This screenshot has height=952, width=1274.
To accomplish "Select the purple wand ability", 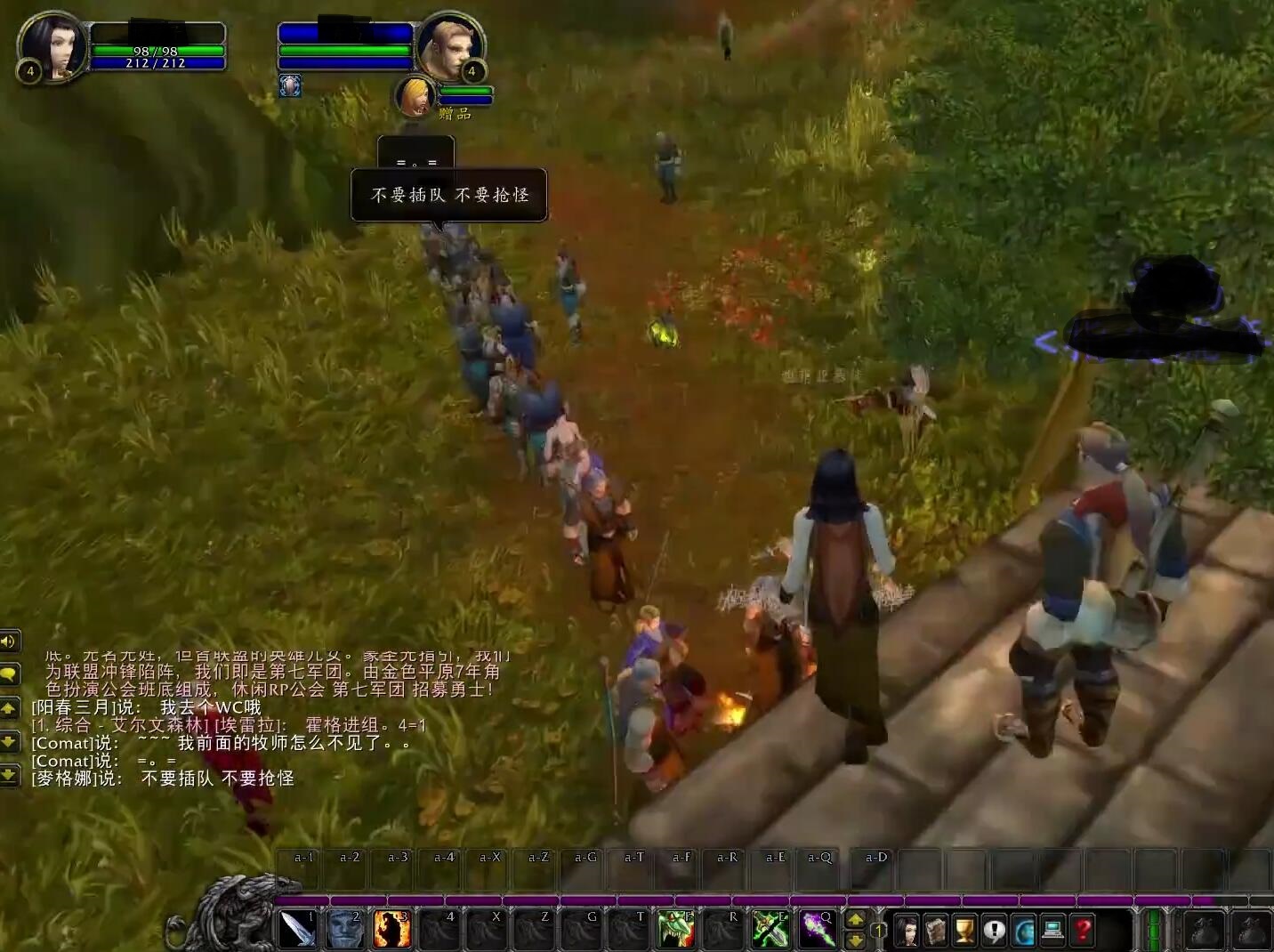I will coord(818,930).
